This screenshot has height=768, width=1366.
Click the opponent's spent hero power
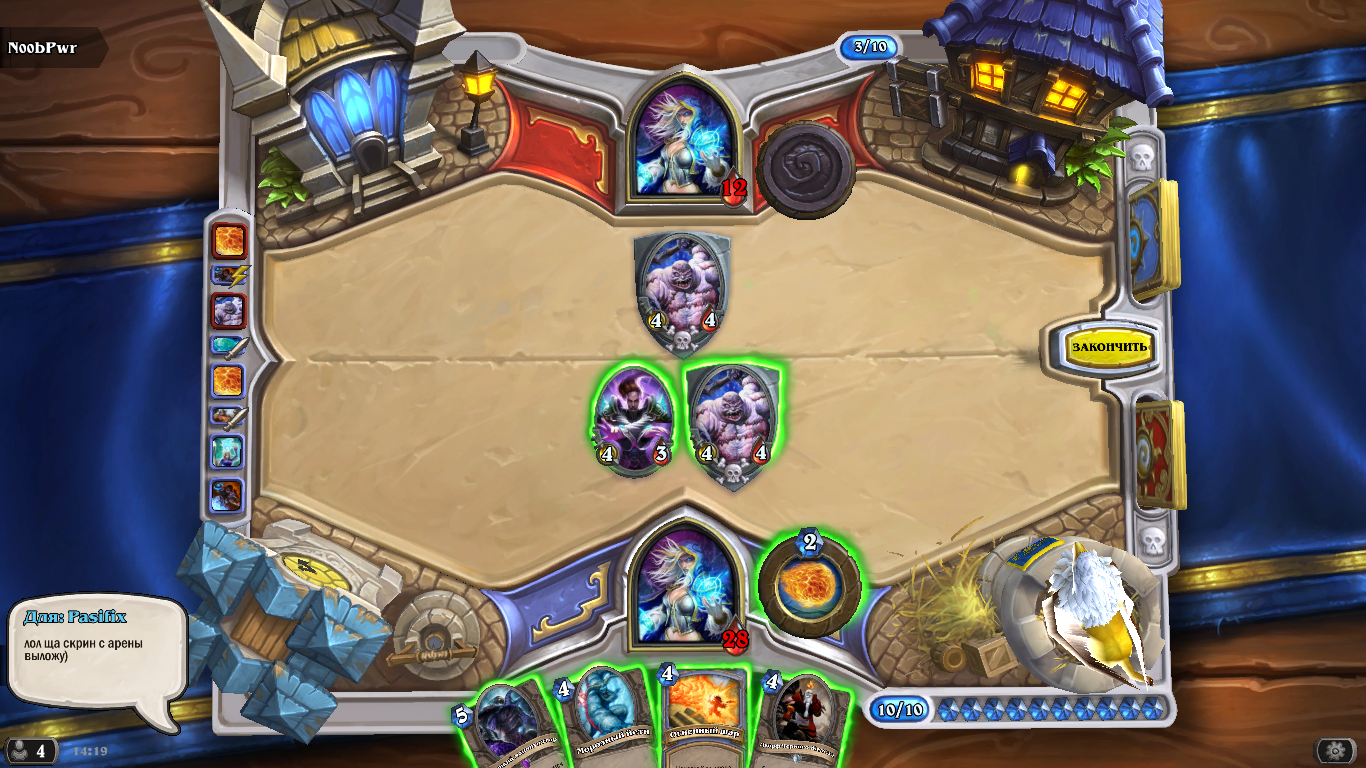(x=805, y=168)
